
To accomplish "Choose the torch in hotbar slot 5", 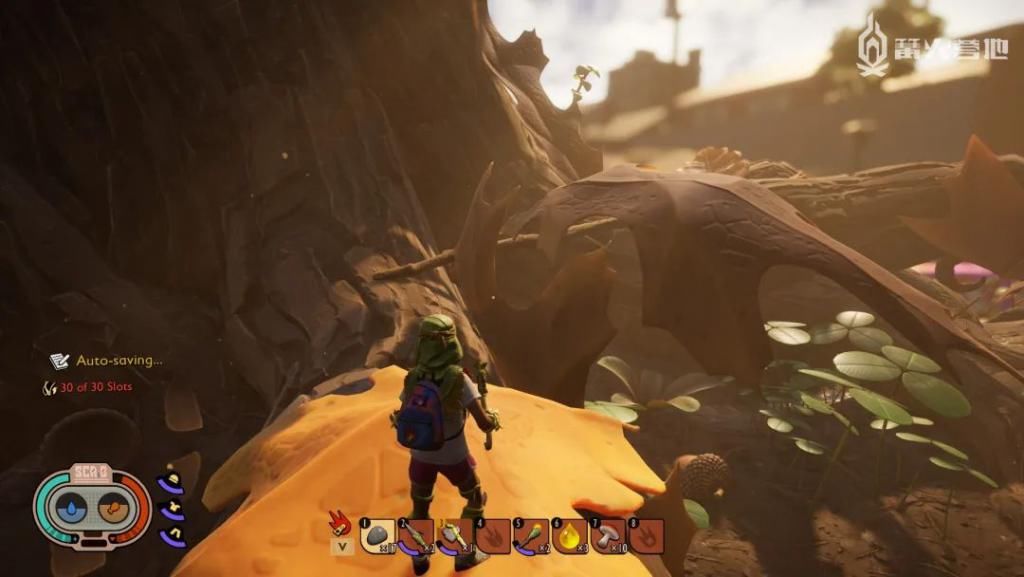I will [531, 536].
